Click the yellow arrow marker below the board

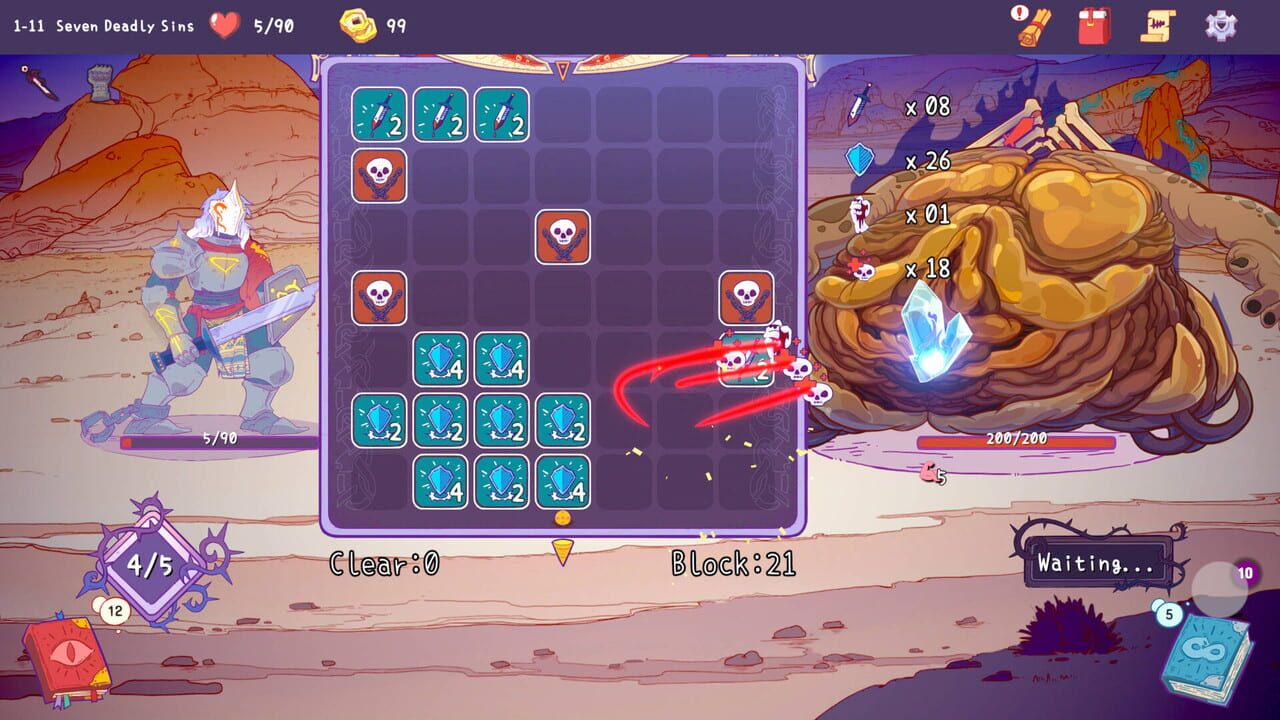coord(563,549)
